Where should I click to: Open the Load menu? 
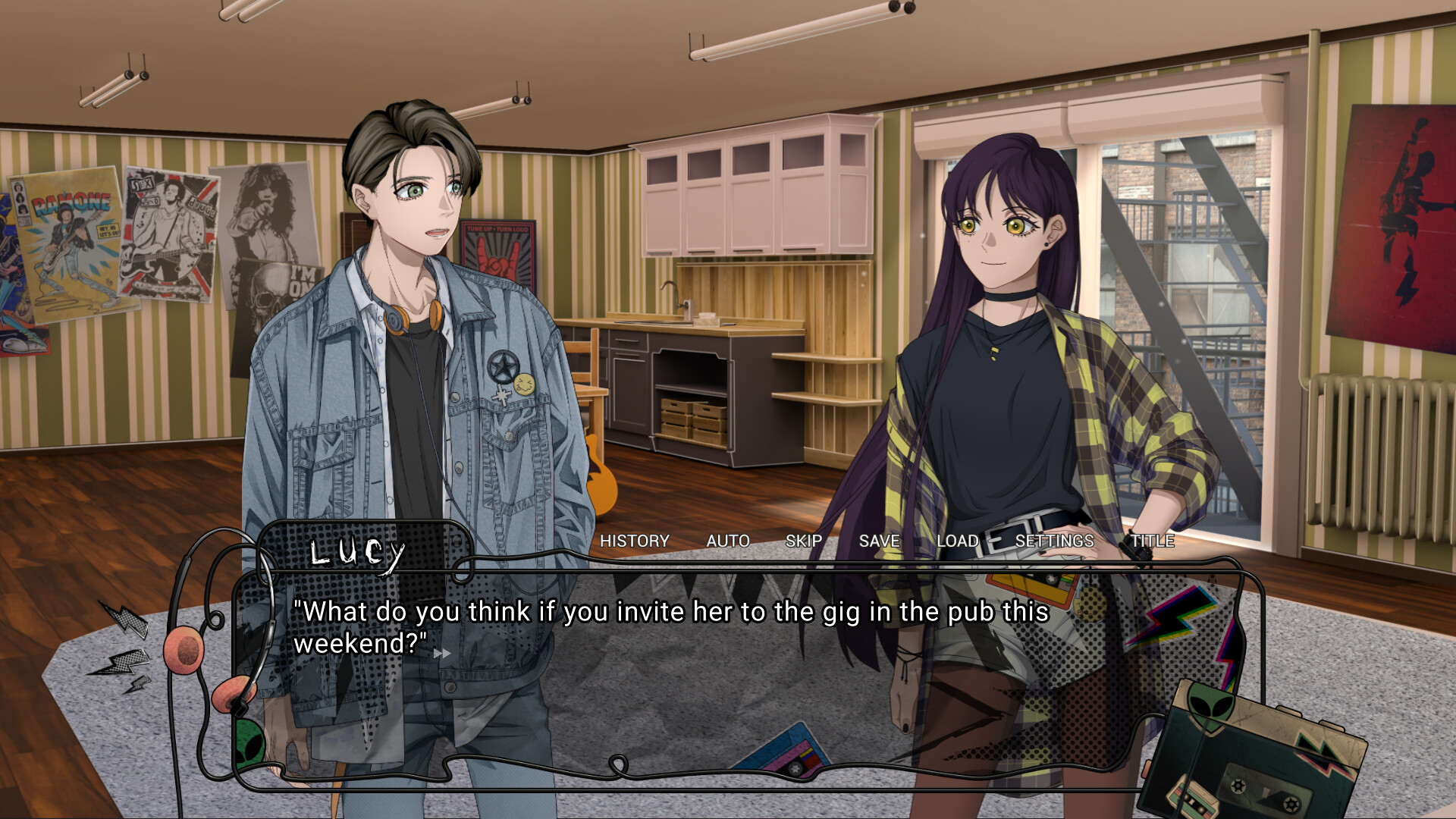[958, 541]
